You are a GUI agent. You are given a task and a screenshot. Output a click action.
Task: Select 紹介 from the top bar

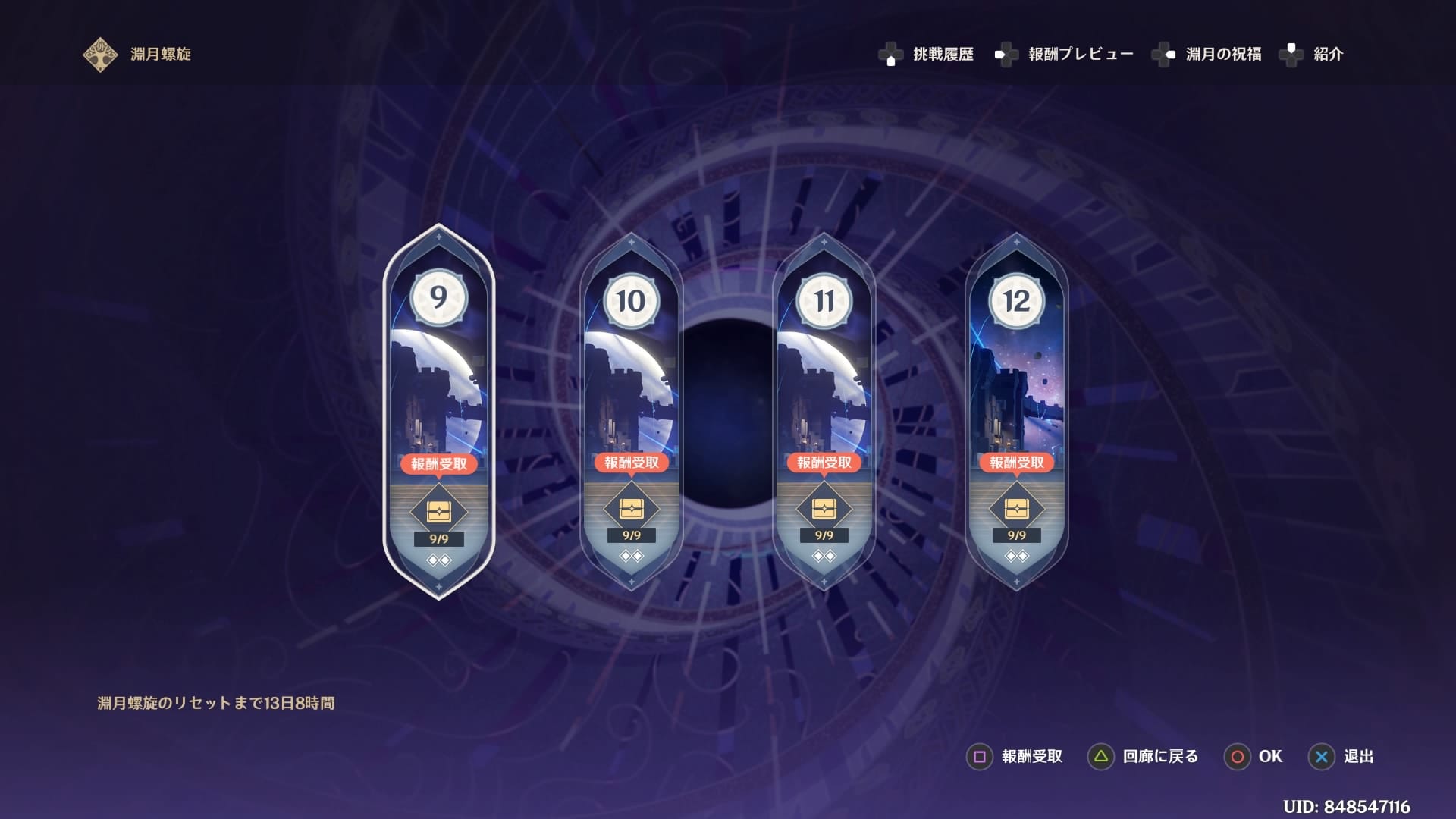point(1326,54)
